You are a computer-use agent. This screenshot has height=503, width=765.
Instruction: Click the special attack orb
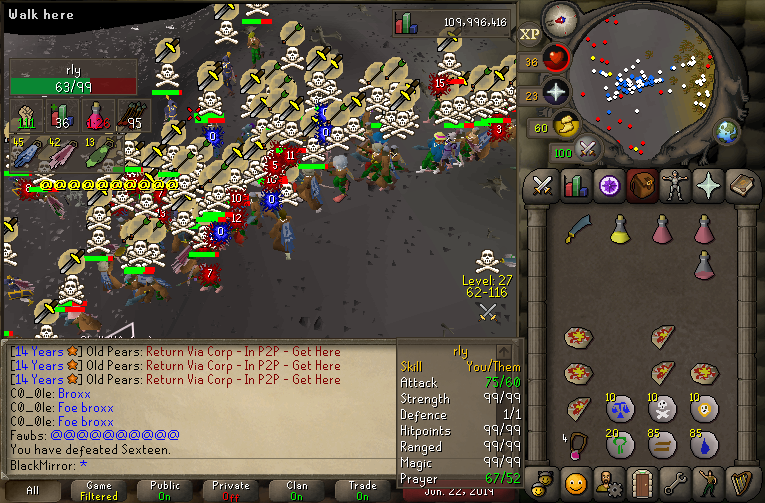tap(588, 151)
